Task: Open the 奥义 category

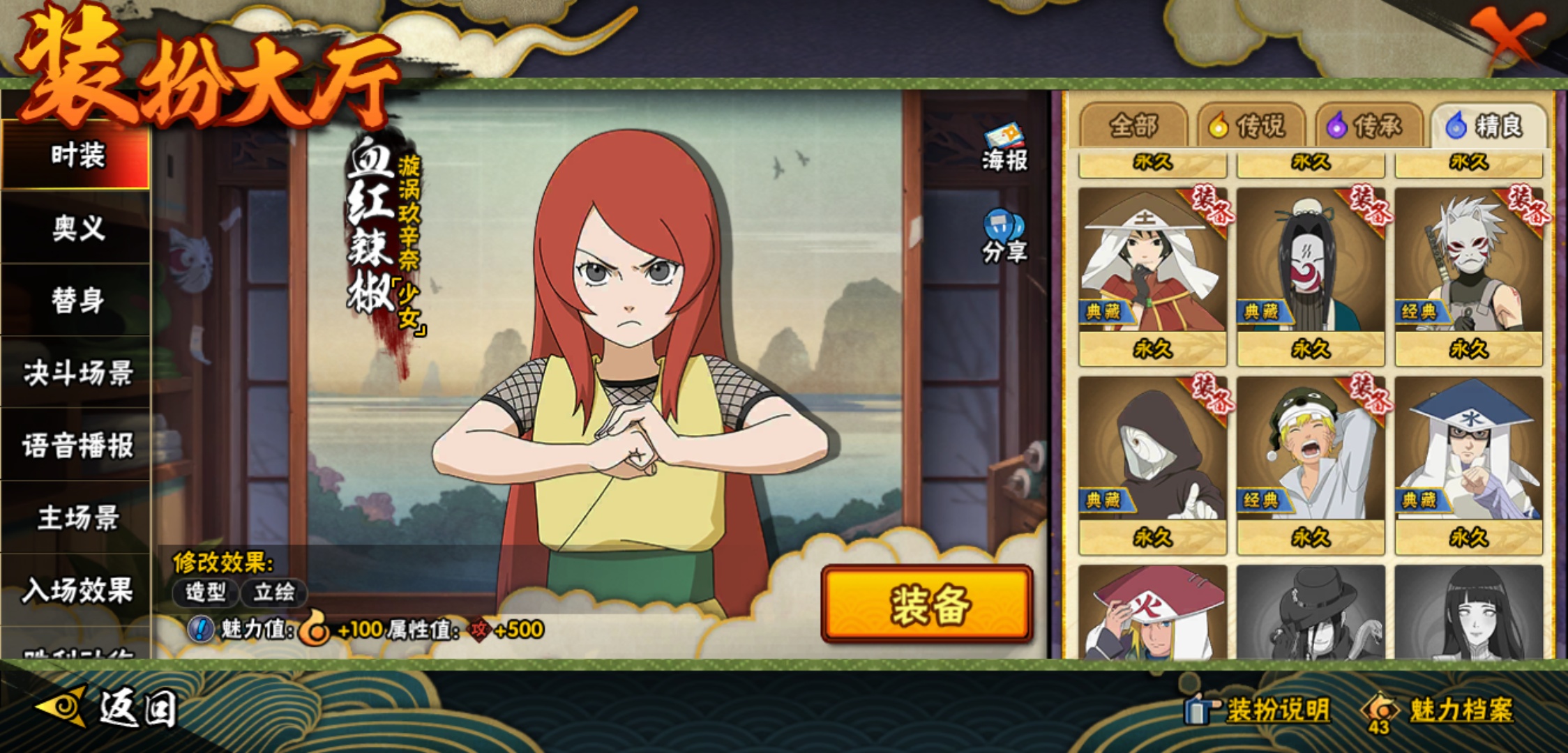Action: pos(77,228)
